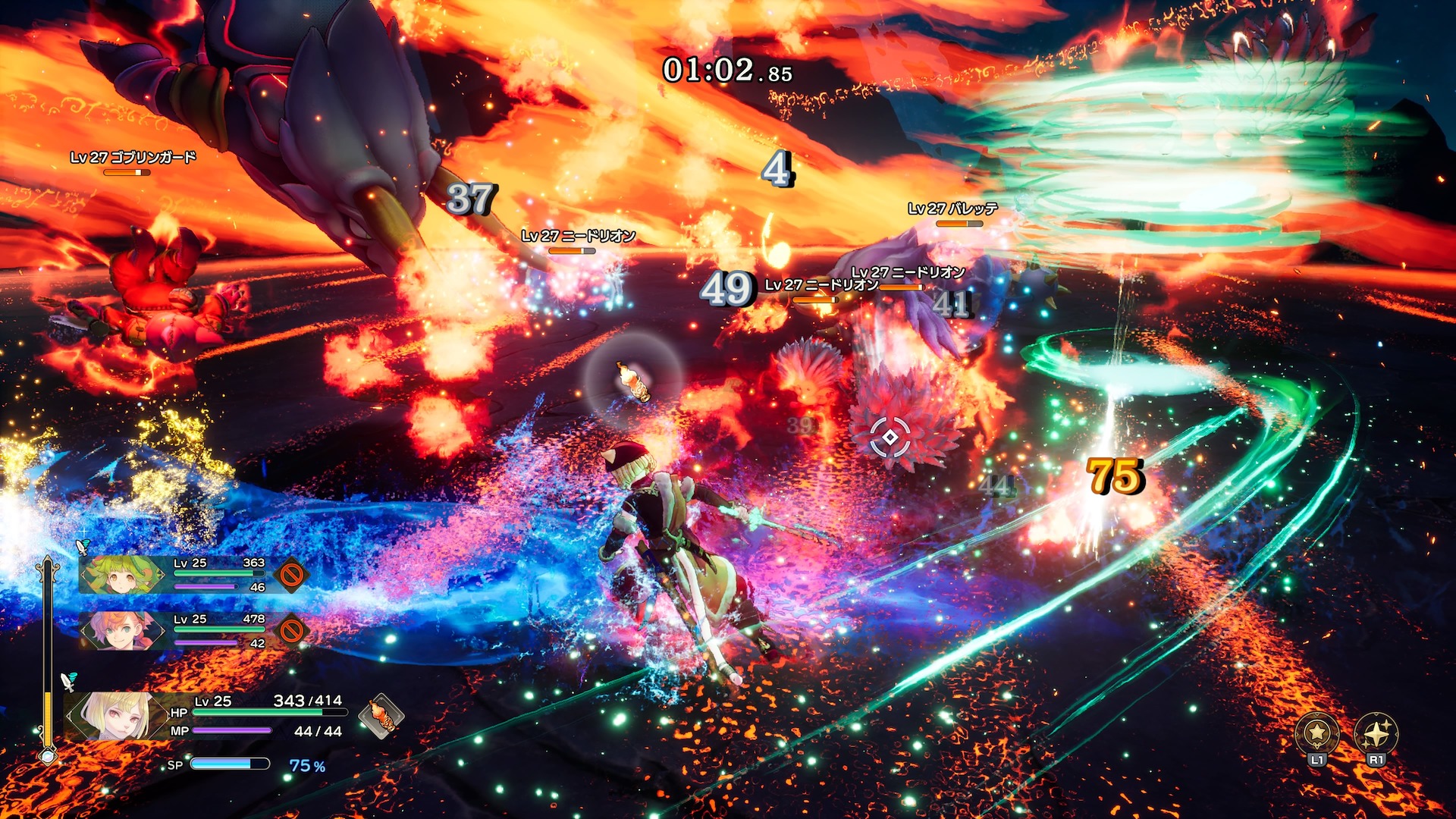Screen dimensions: 1456x819
Task: Use the item in the diamond-shaped item slot
Action: (x=381, y=715)
